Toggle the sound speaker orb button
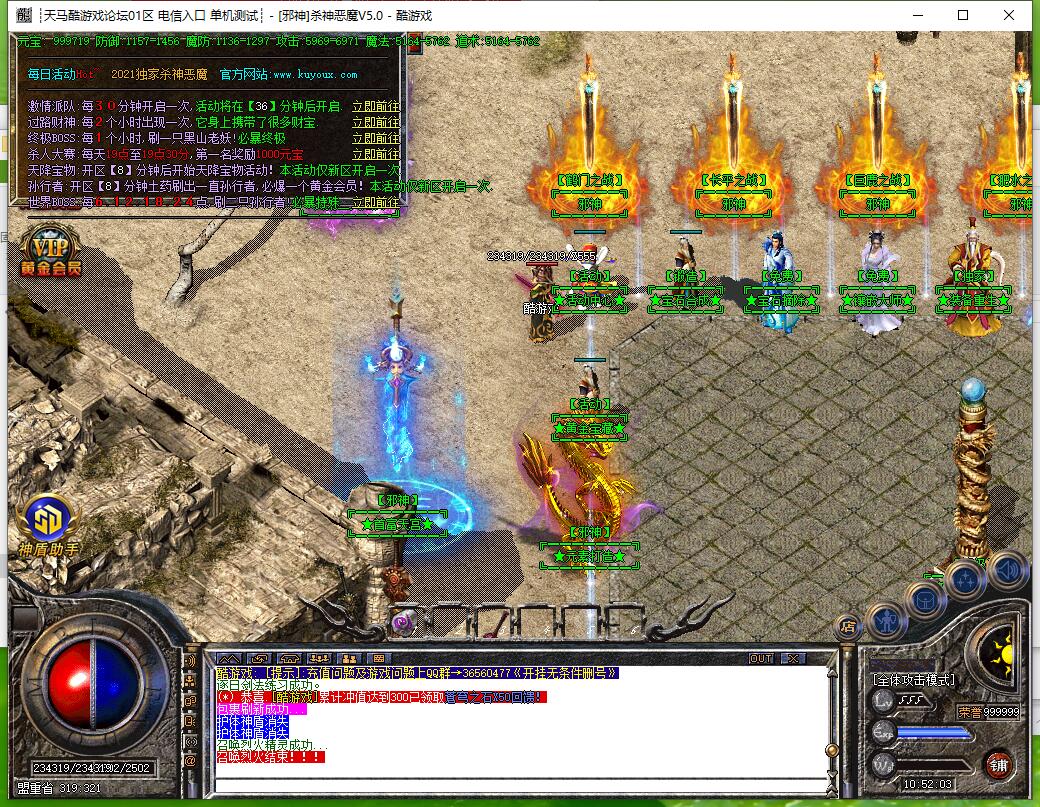The image size is (1040, 807). (1009, 569)
